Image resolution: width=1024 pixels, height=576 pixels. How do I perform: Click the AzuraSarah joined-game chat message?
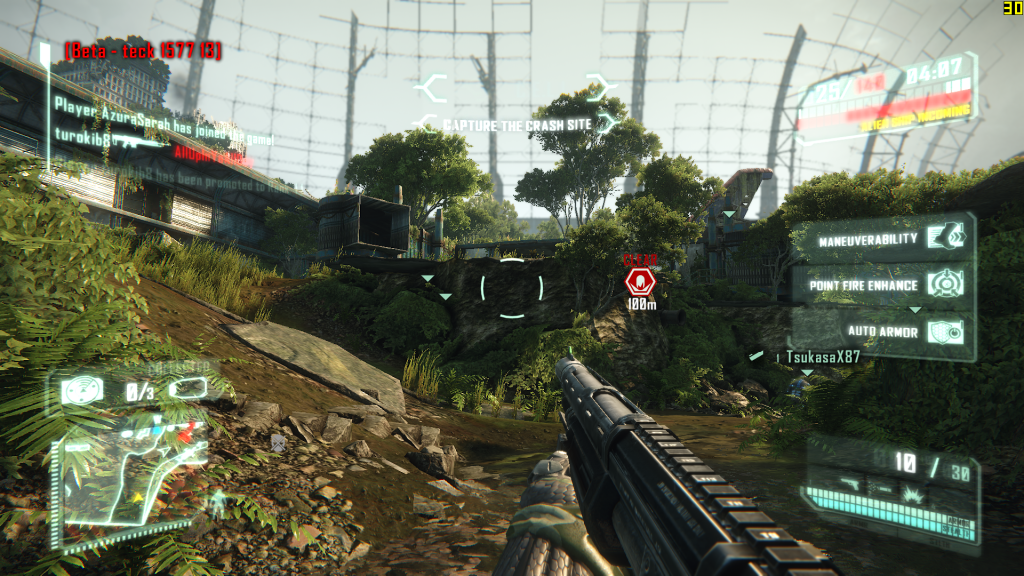coord(162,110)
